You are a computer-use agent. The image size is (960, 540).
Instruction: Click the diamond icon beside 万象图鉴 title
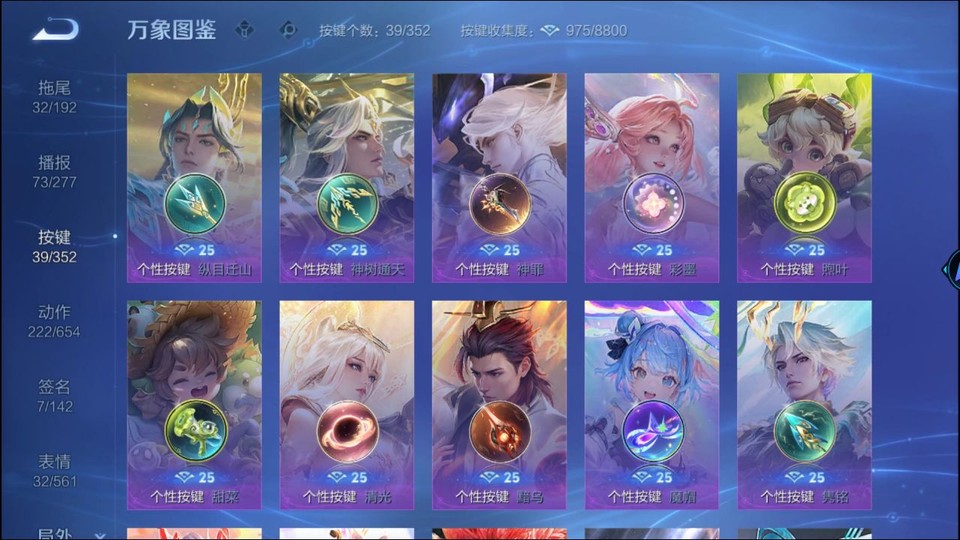pyautogui.click(x=245, y=30)
